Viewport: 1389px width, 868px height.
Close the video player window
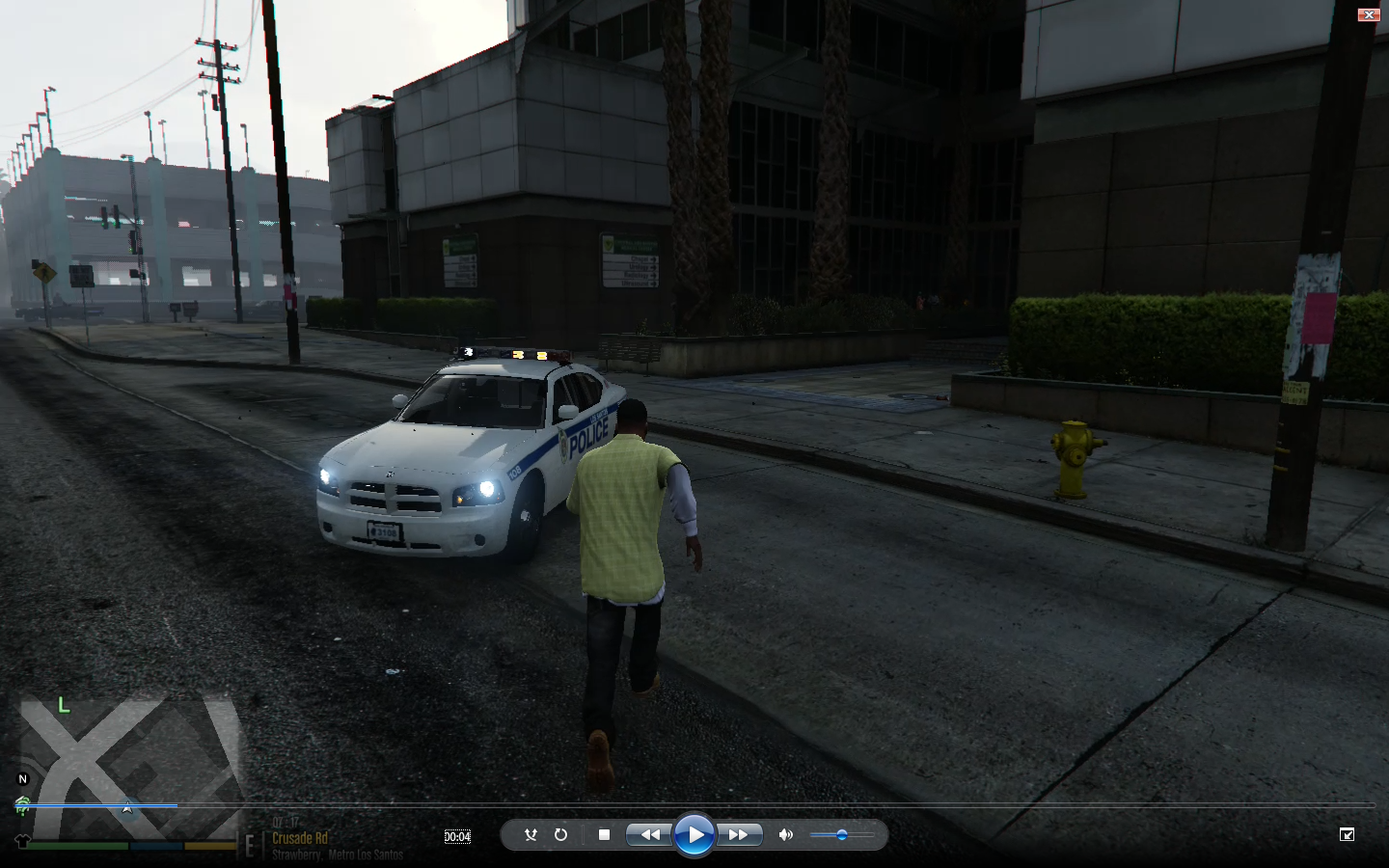[1369, 14]
